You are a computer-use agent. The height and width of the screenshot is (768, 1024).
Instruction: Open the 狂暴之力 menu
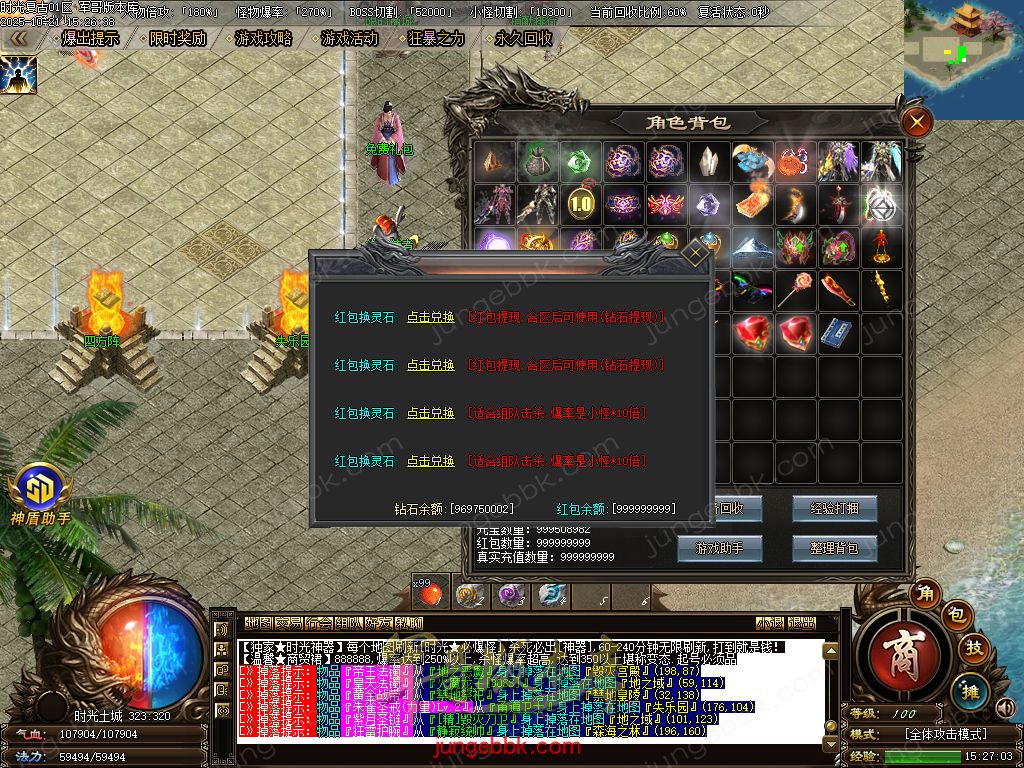pyautogui.click(x=437, y=38)
